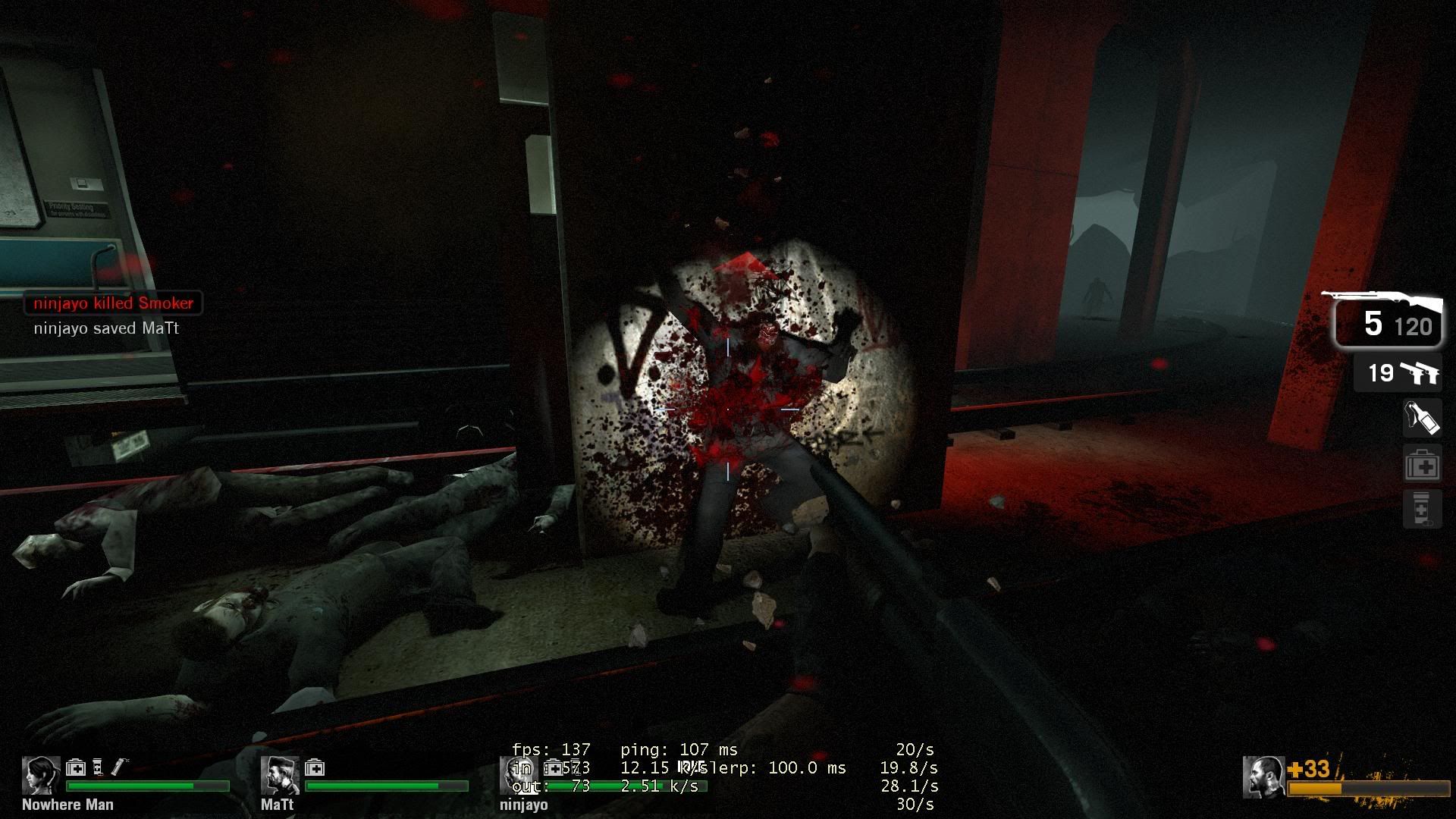Image resolution: width=1456 pixels, height=819 pixels.
Task: Click Nowhere Man's teammate portrait
Action: [41, 775]
